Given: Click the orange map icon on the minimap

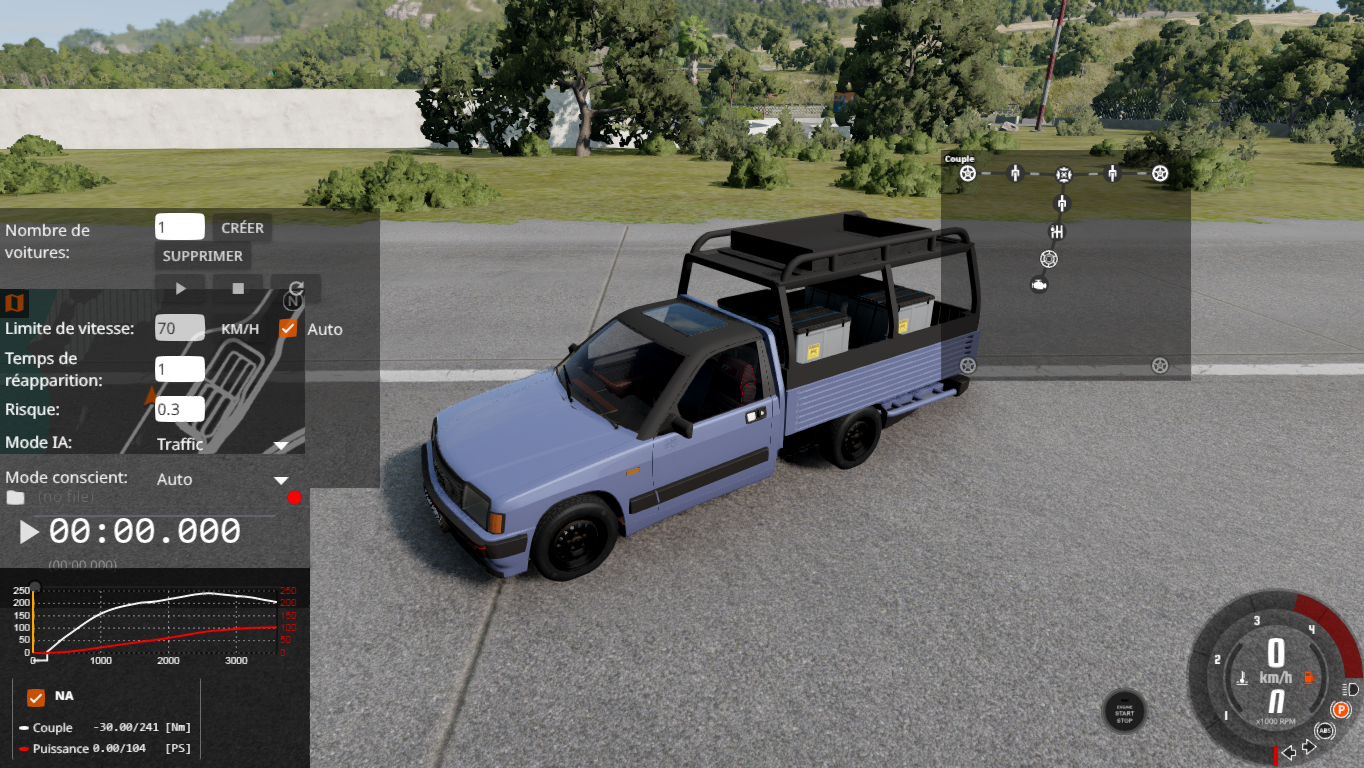Looking at the screenshot, I should (x=15, y=302).
